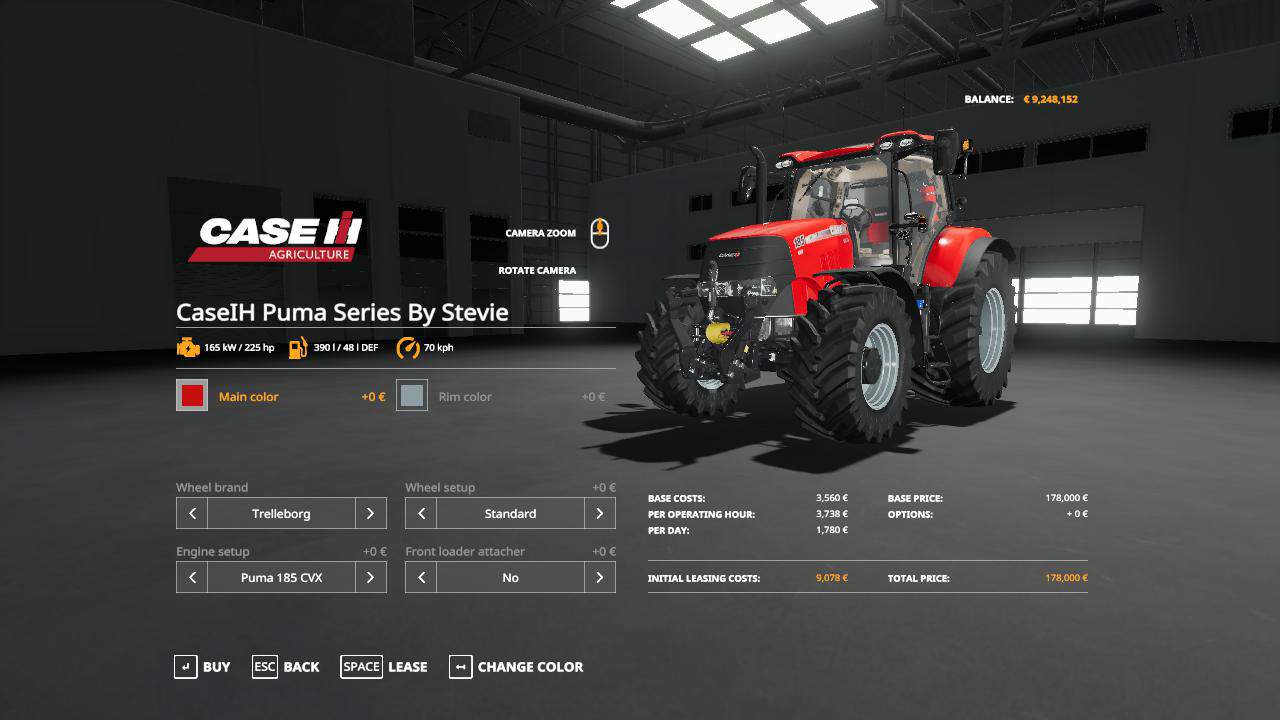Change Front loader attacher to next option
The width and height of the screenshot is (1280, 720).
click(x=599, y=577)
